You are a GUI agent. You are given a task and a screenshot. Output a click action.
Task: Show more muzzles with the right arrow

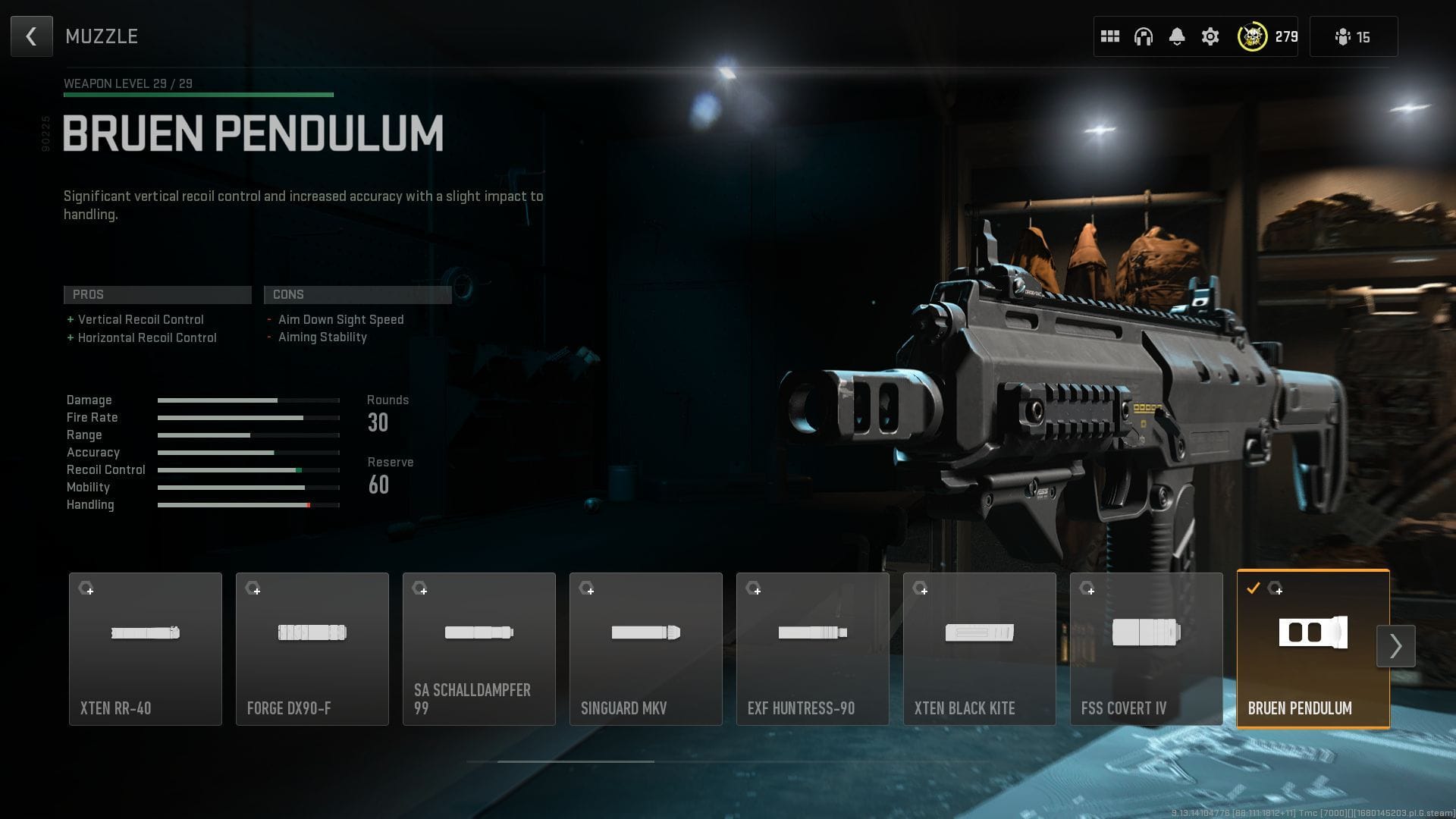[1395, 646]
